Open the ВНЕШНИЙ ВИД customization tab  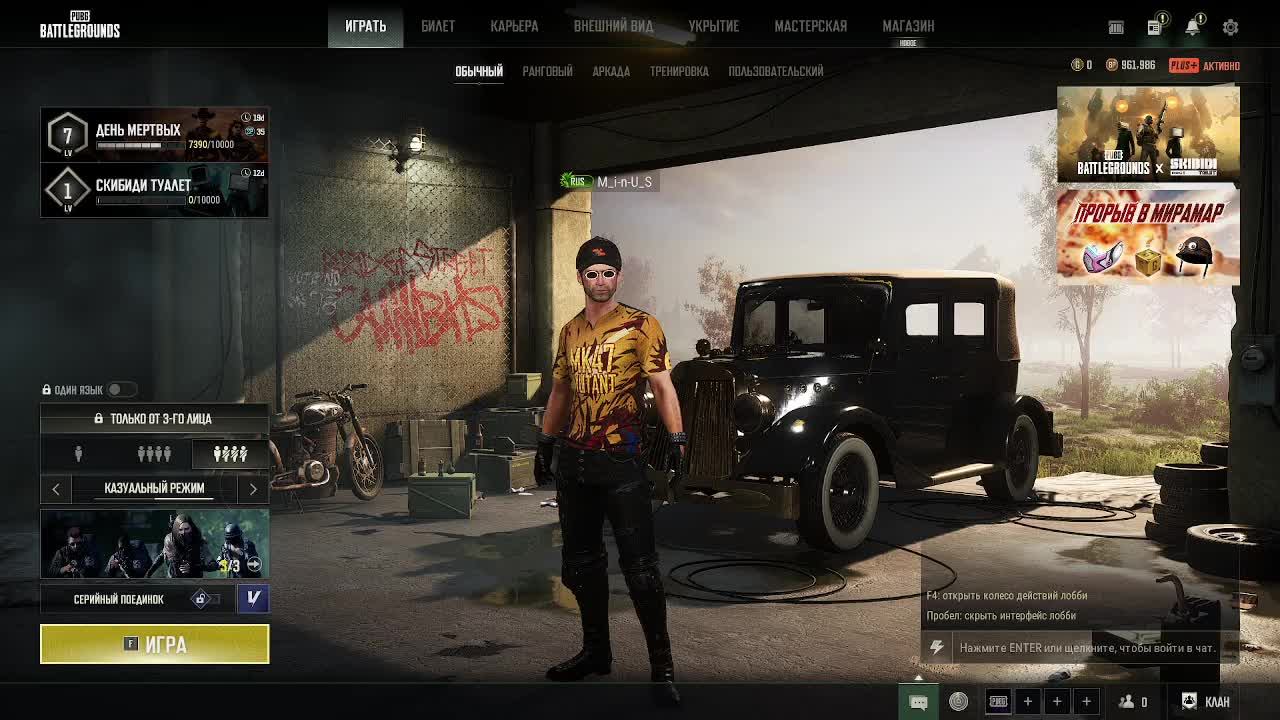[613, 26]
